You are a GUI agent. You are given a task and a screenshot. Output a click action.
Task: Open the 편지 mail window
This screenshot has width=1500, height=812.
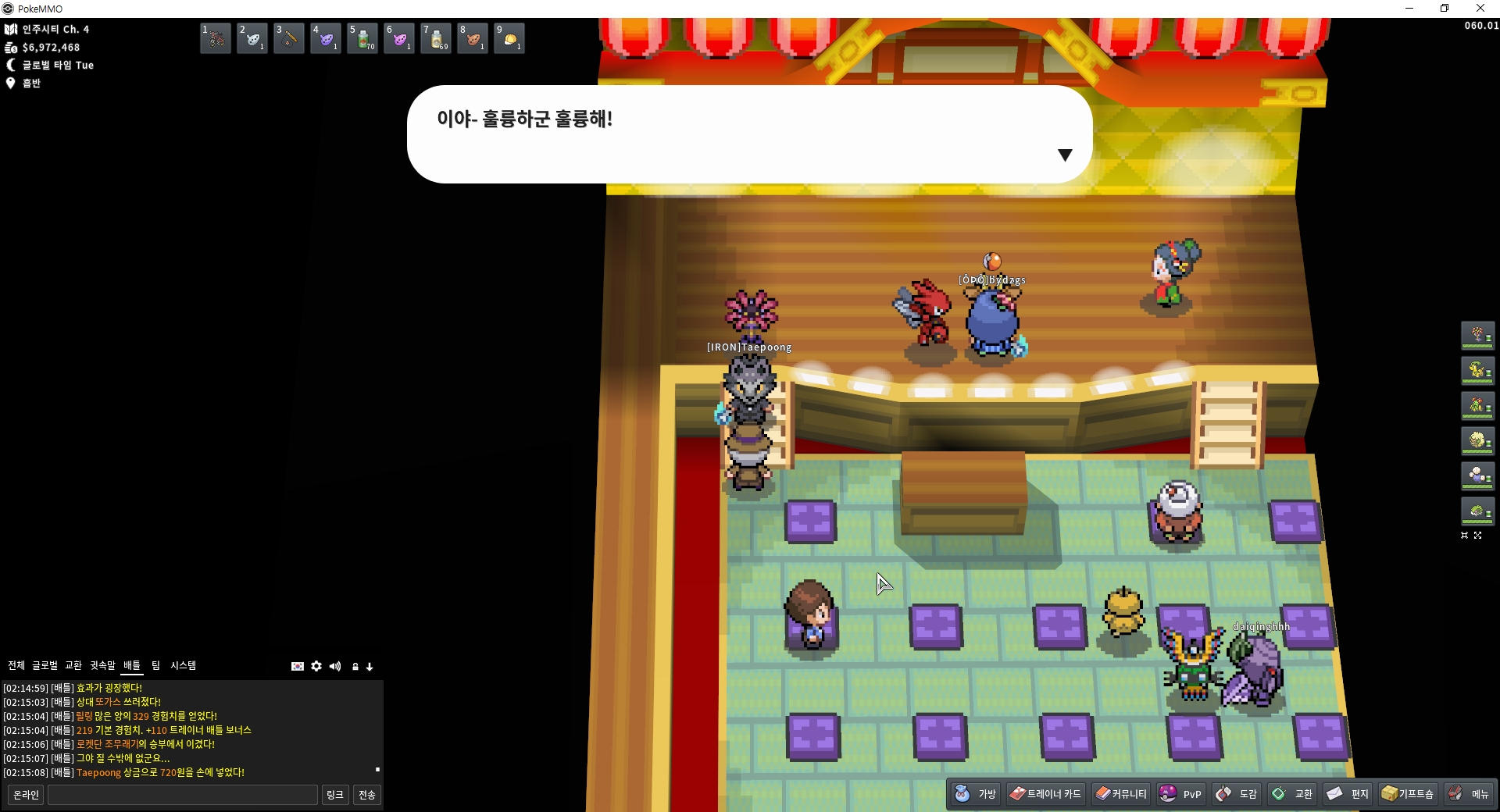coord(1348,793)
